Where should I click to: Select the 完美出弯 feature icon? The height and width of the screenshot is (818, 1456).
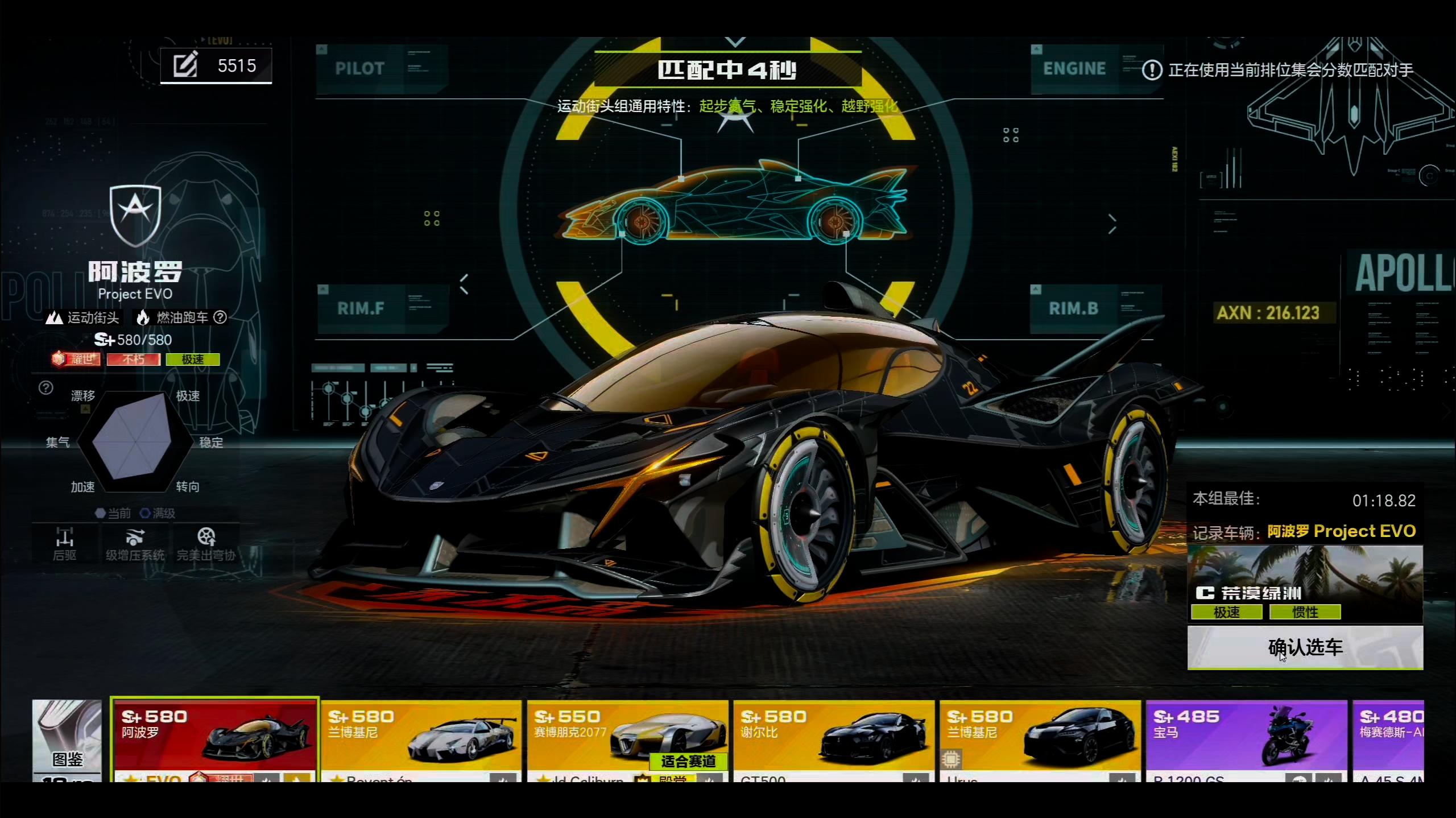(x=206, y=543)
